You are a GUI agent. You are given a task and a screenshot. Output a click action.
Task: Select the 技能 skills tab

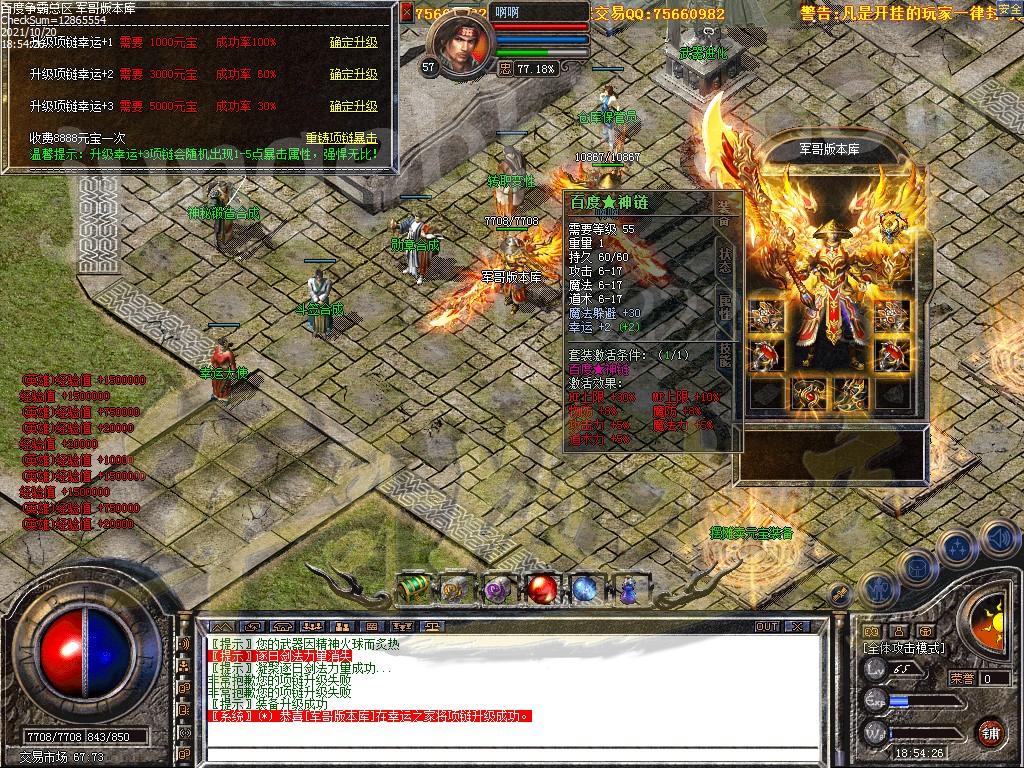725,354
